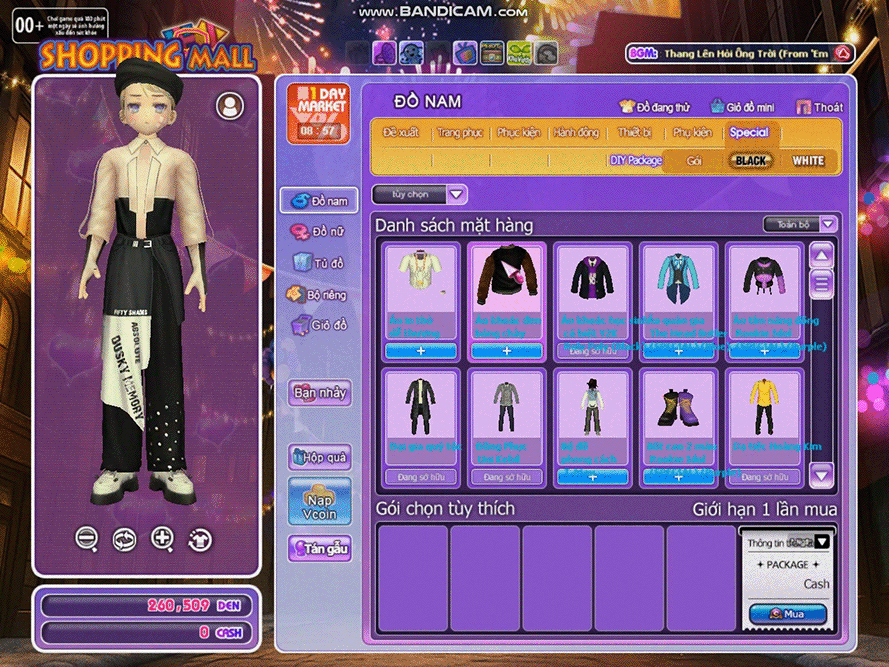Select the yellow Dạ tiệc Hoàng Kim outfit

coord(764,405)
